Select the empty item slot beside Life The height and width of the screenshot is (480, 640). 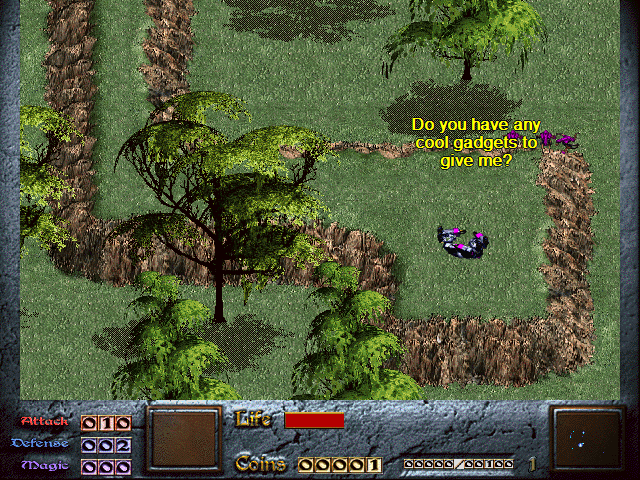183,439
